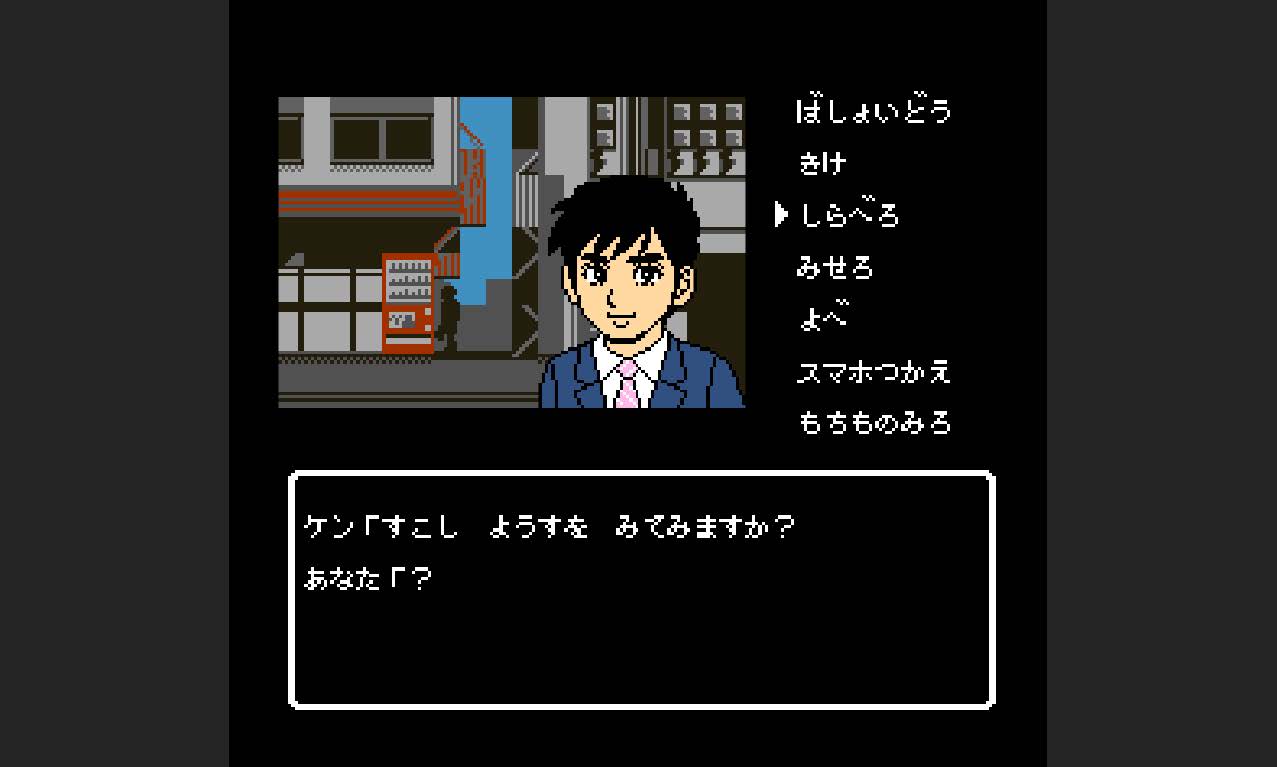Select the ばしょいどう command
The image size is (1277, 767).
coord(872,110)
